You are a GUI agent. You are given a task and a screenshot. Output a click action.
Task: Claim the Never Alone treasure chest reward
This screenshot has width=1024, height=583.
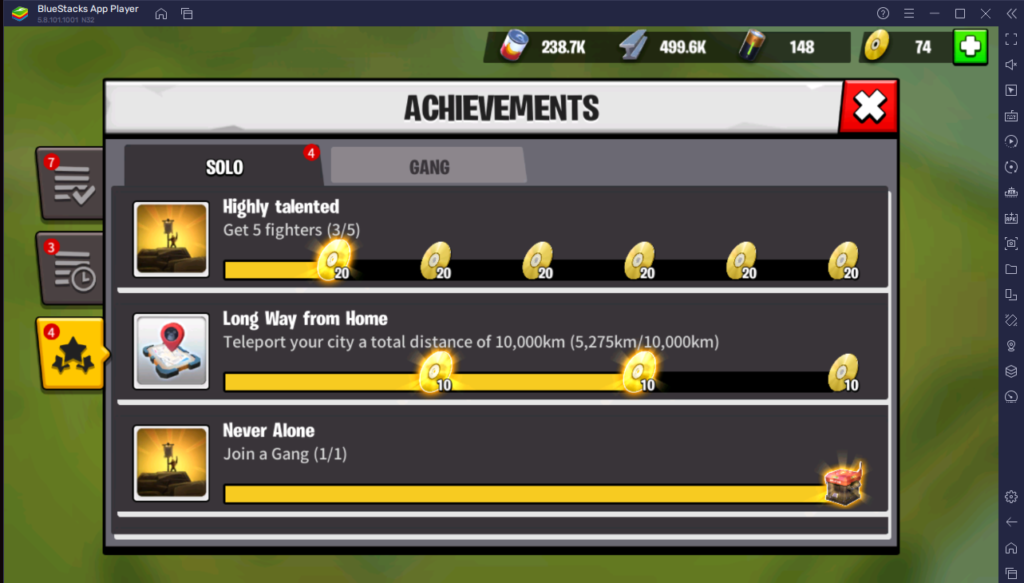click(x=843, y=484)
